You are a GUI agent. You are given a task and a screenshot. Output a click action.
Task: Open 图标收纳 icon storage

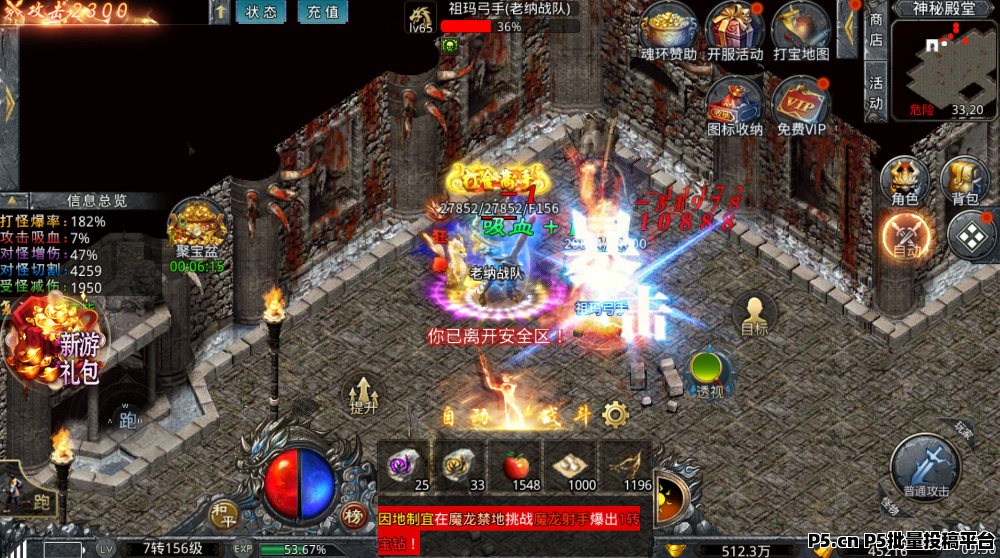[x=735, y=101]
